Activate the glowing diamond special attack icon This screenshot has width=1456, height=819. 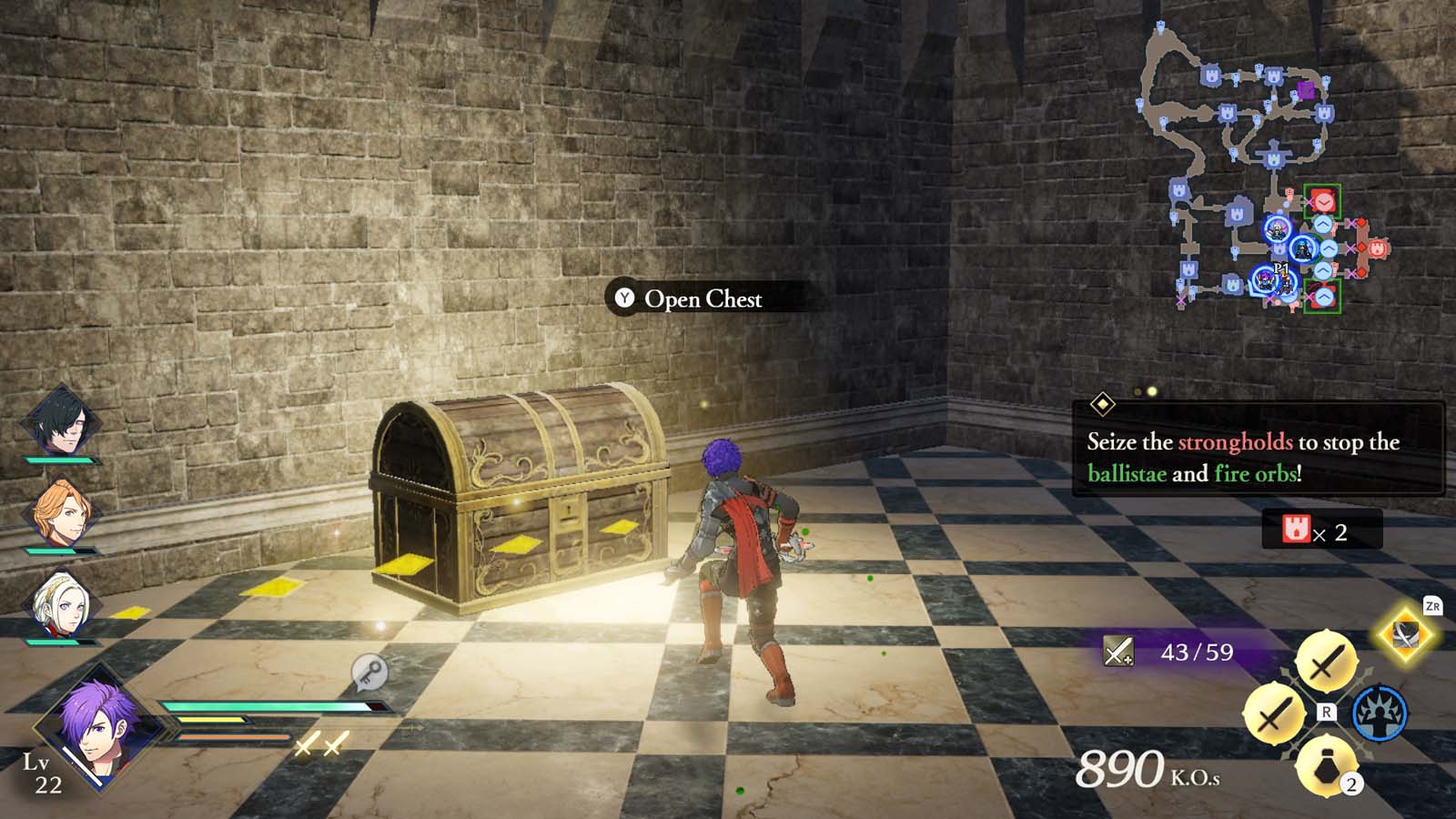click(x=1404, y=634)
